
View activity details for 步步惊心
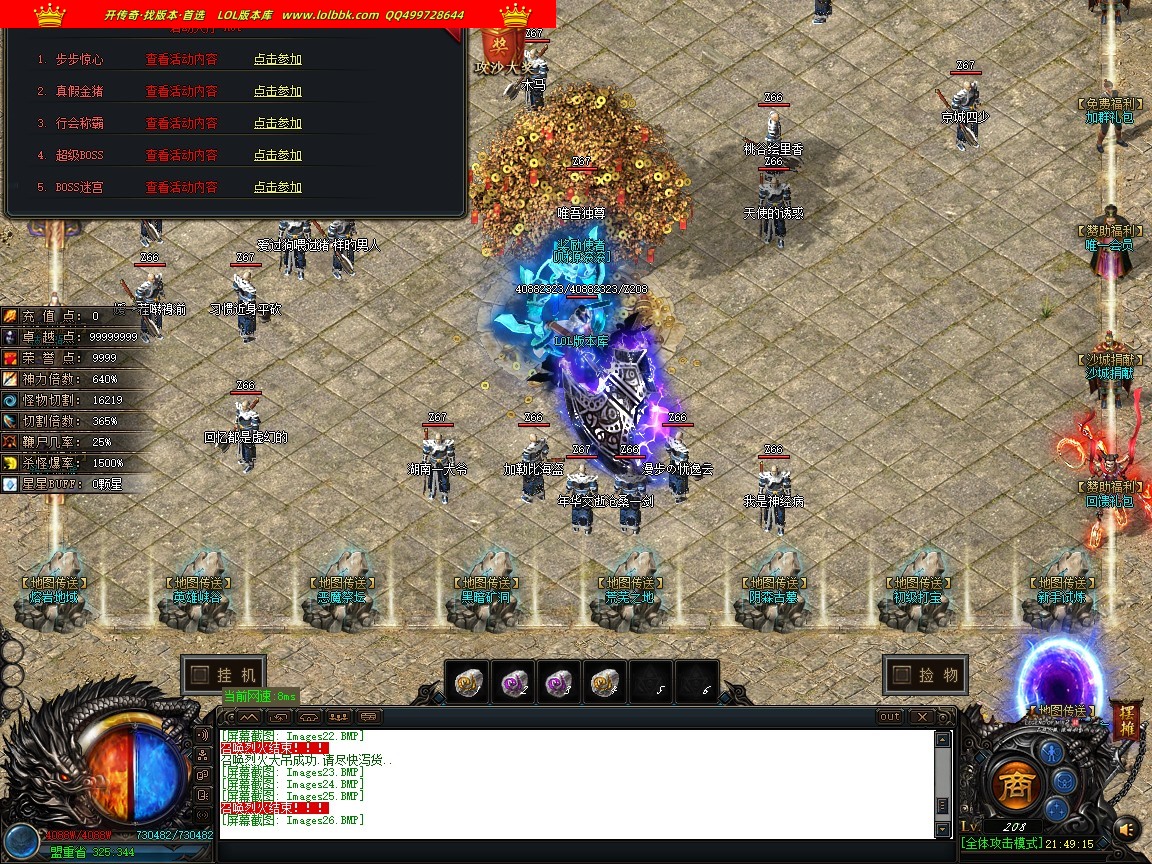pyautogui.click(x=181, y=59)
